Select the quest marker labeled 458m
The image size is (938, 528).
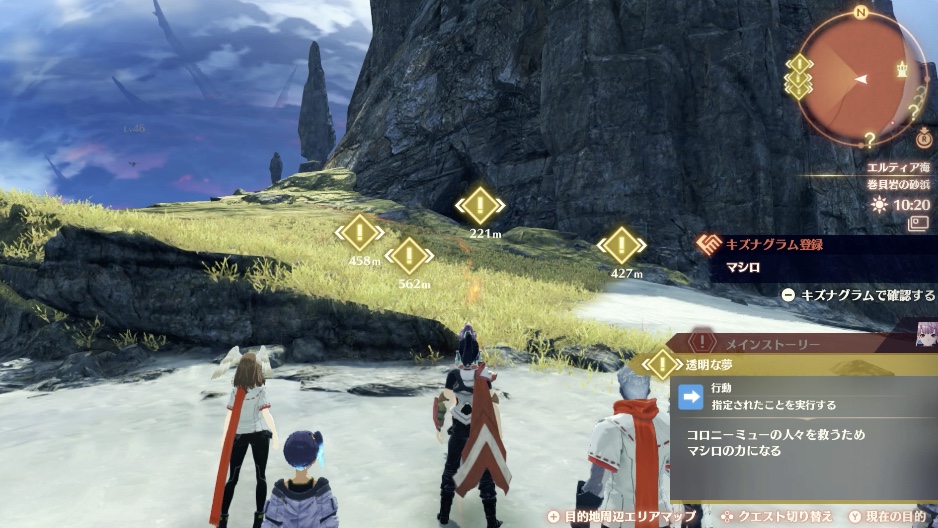[x=359, y=233]
